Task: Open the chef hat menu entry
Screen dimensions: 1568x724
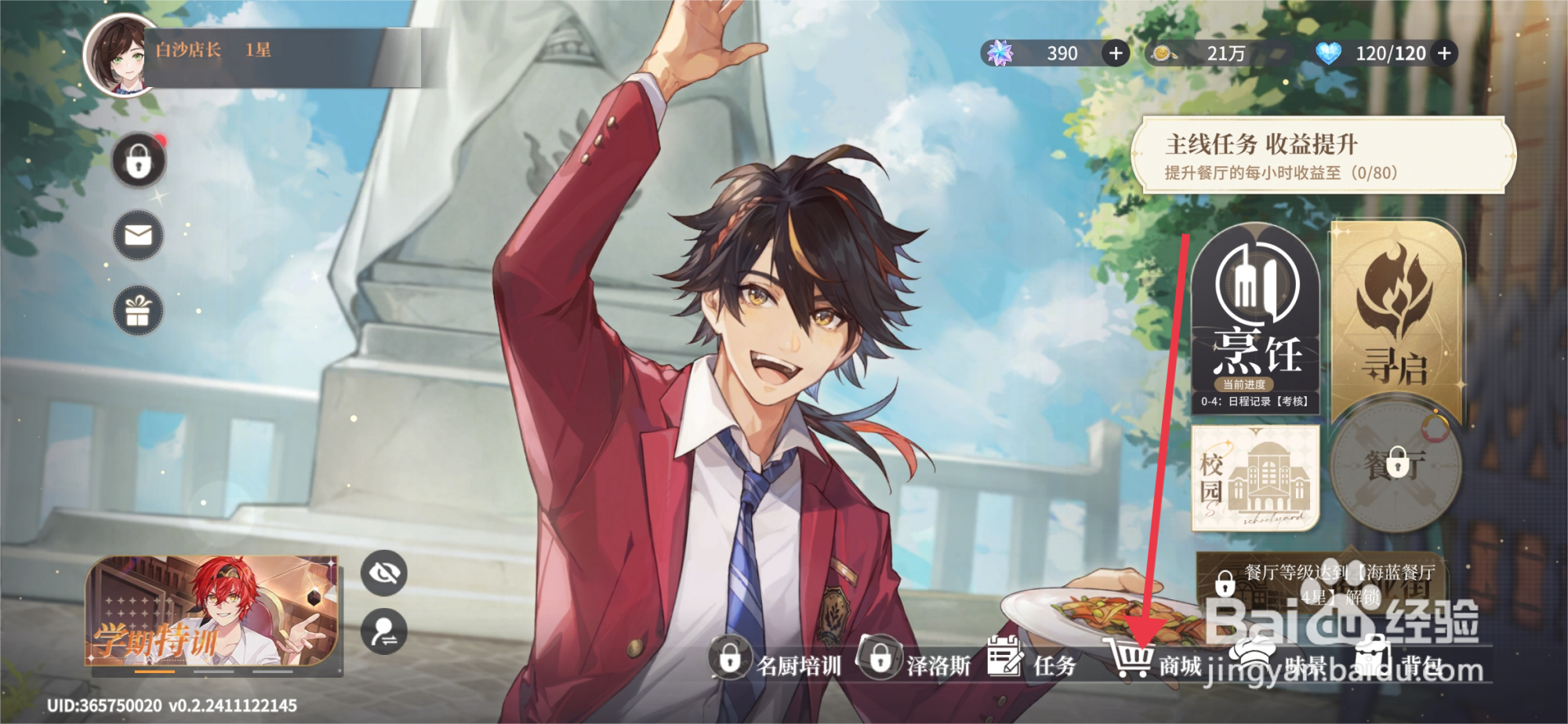Action: tap(1278, 664)
